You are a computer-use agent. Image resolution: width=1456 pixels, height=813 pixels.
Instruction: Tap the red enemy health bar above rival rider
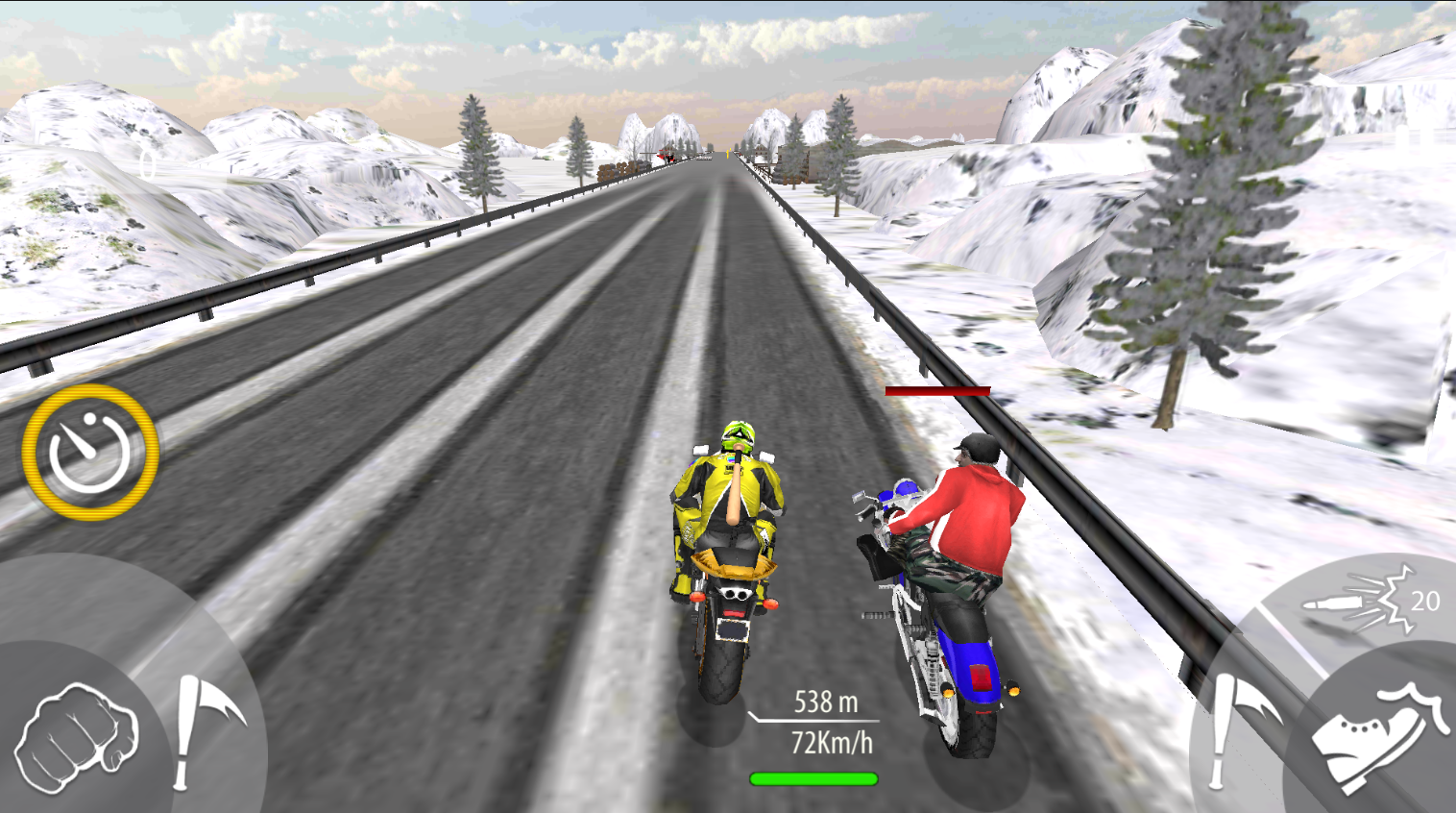coord(936,390)
